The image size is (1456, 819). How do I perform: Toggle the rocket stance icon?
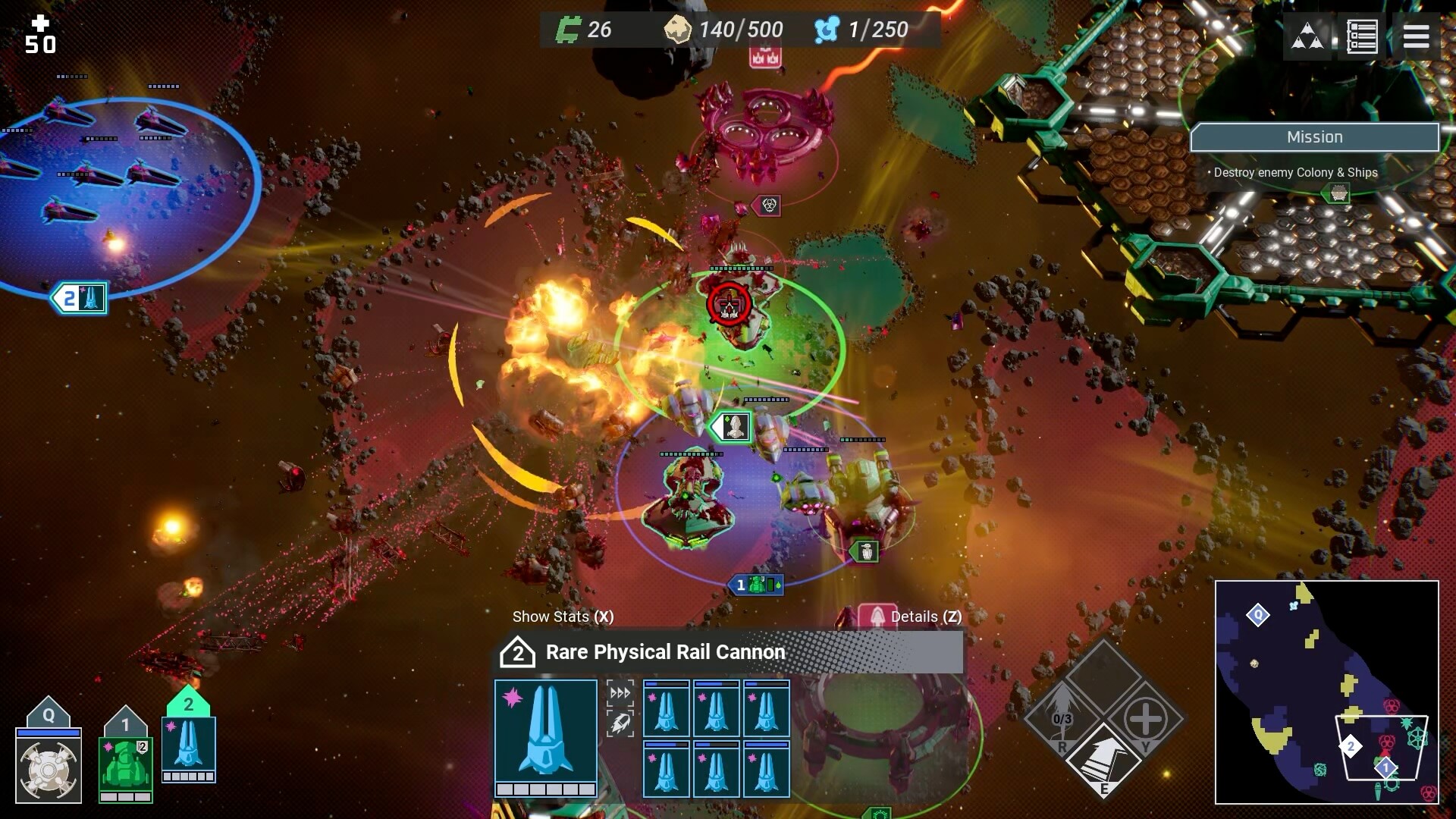(x=620, y=724)
